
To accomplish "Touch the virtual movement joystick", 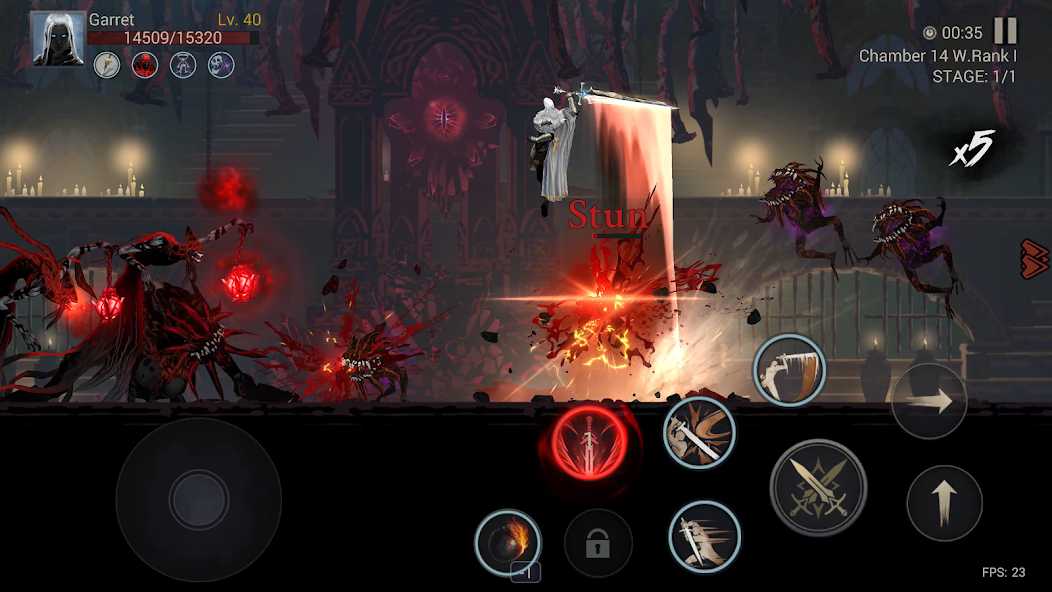I will (198, 499).
